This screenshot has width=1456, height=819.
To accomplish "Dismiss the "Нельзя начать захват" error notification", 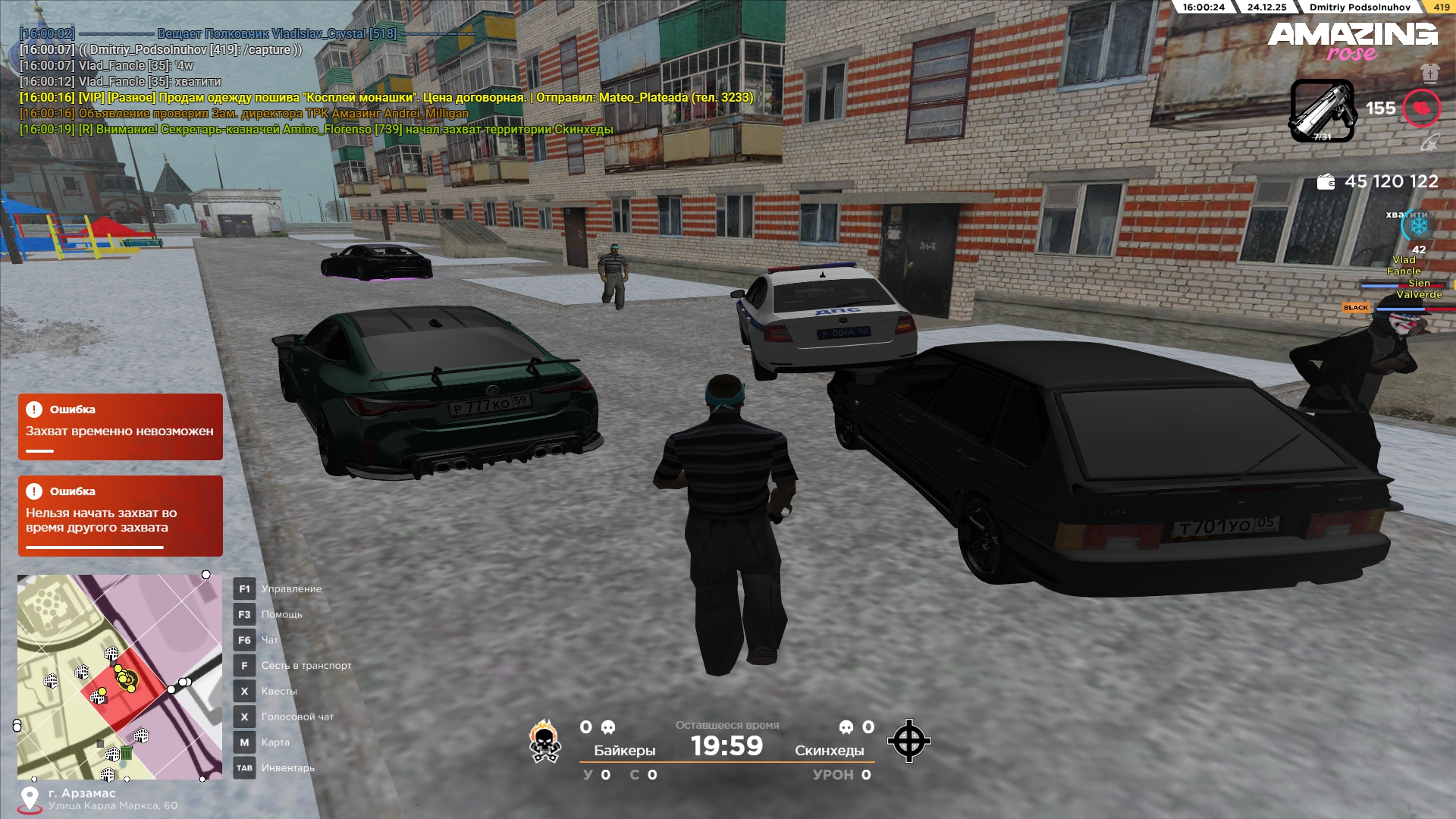I will [121, 516].
